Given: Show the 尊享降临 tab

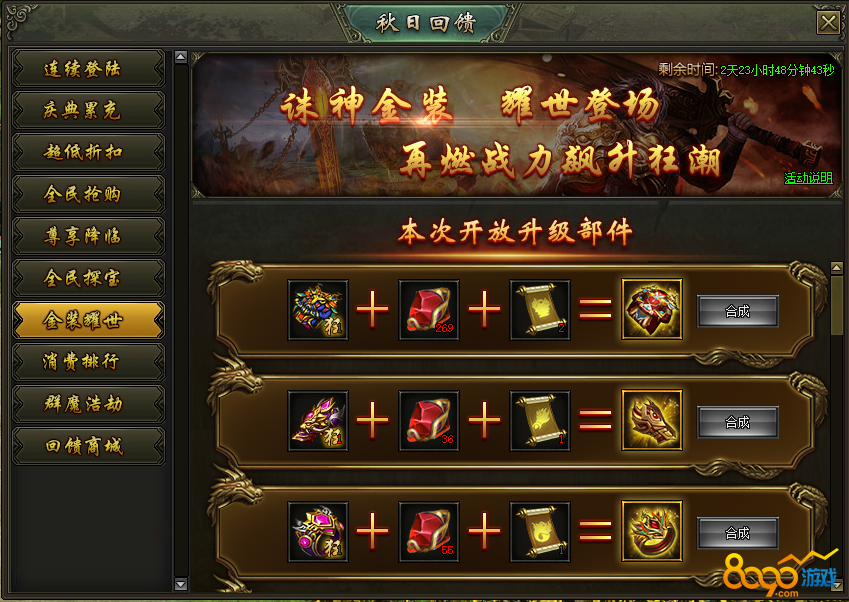Looking at the screenshot, I should click(87, 236).
